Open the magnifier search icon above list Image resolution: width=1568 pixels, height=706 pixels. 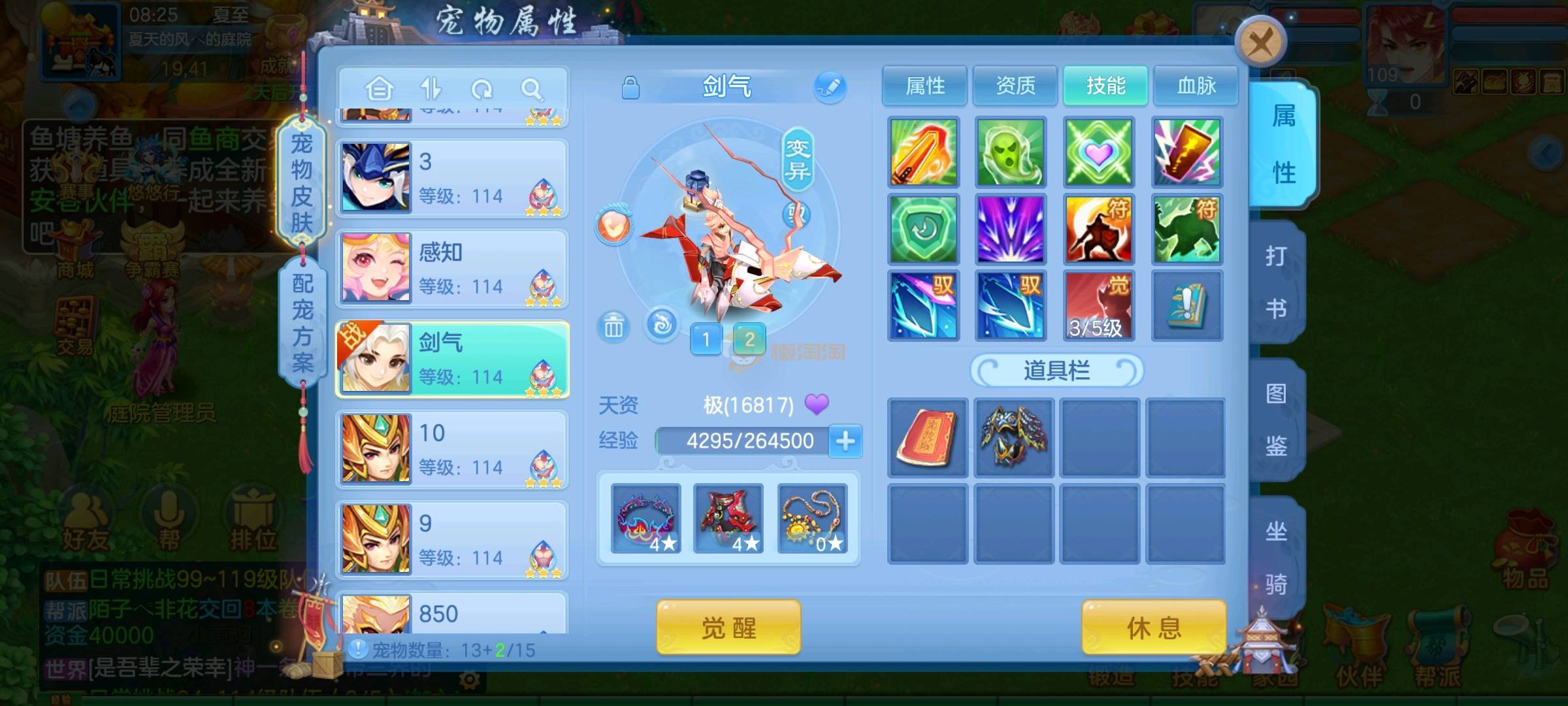[x=532, y=88]
